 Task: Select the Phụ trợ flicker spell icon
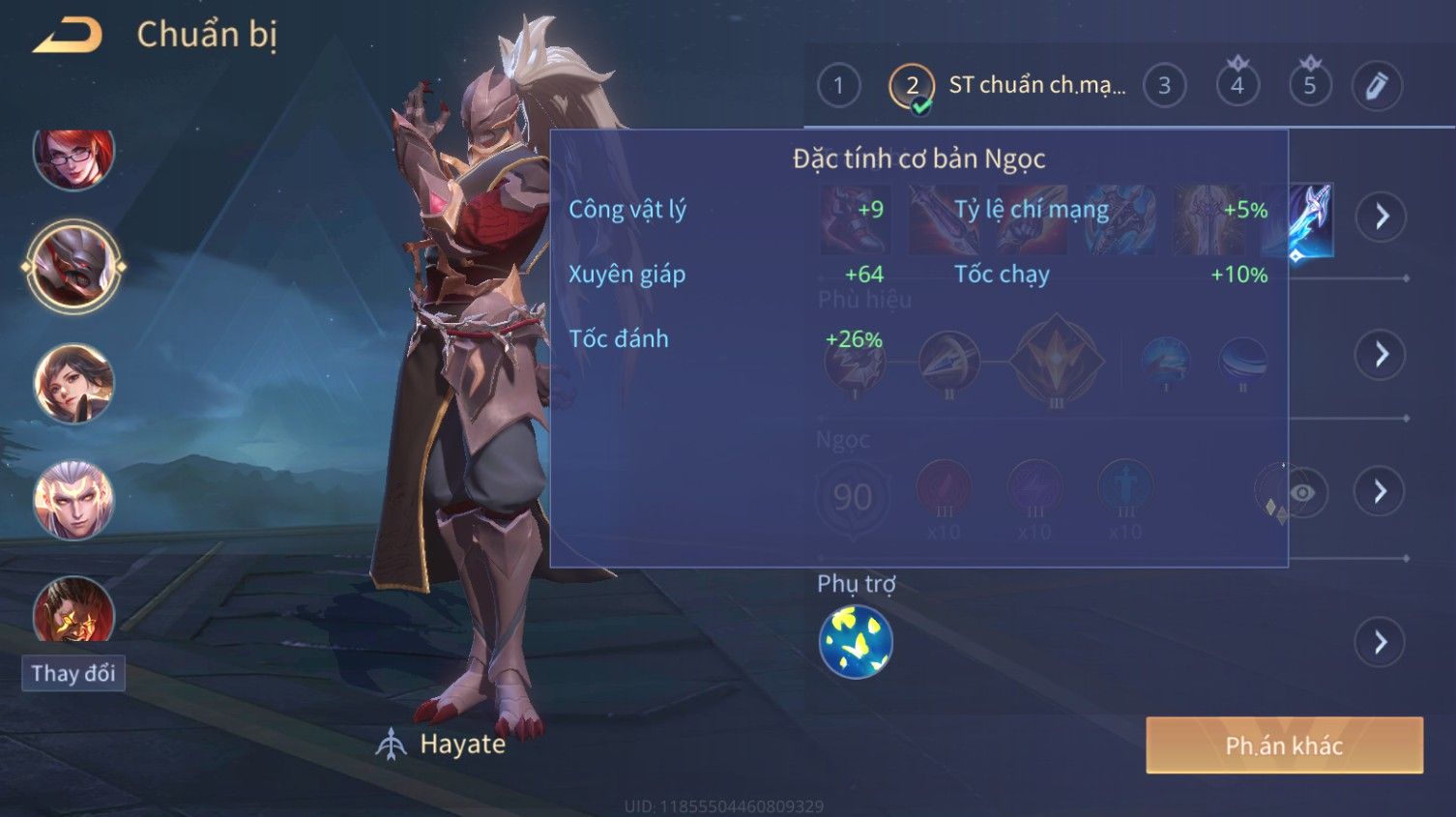point(856,642)
